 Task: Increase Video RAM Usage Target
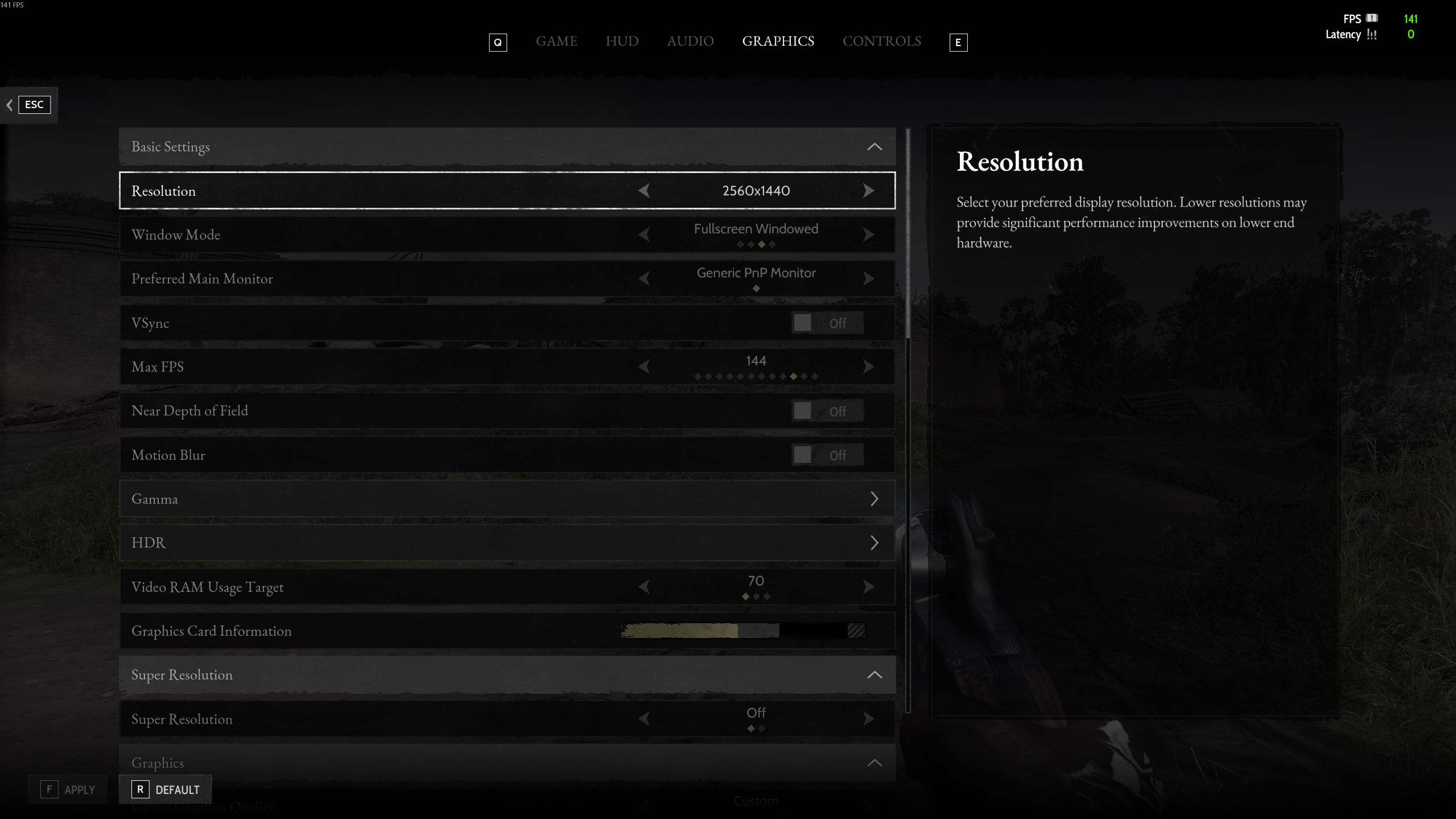point(868,587)
